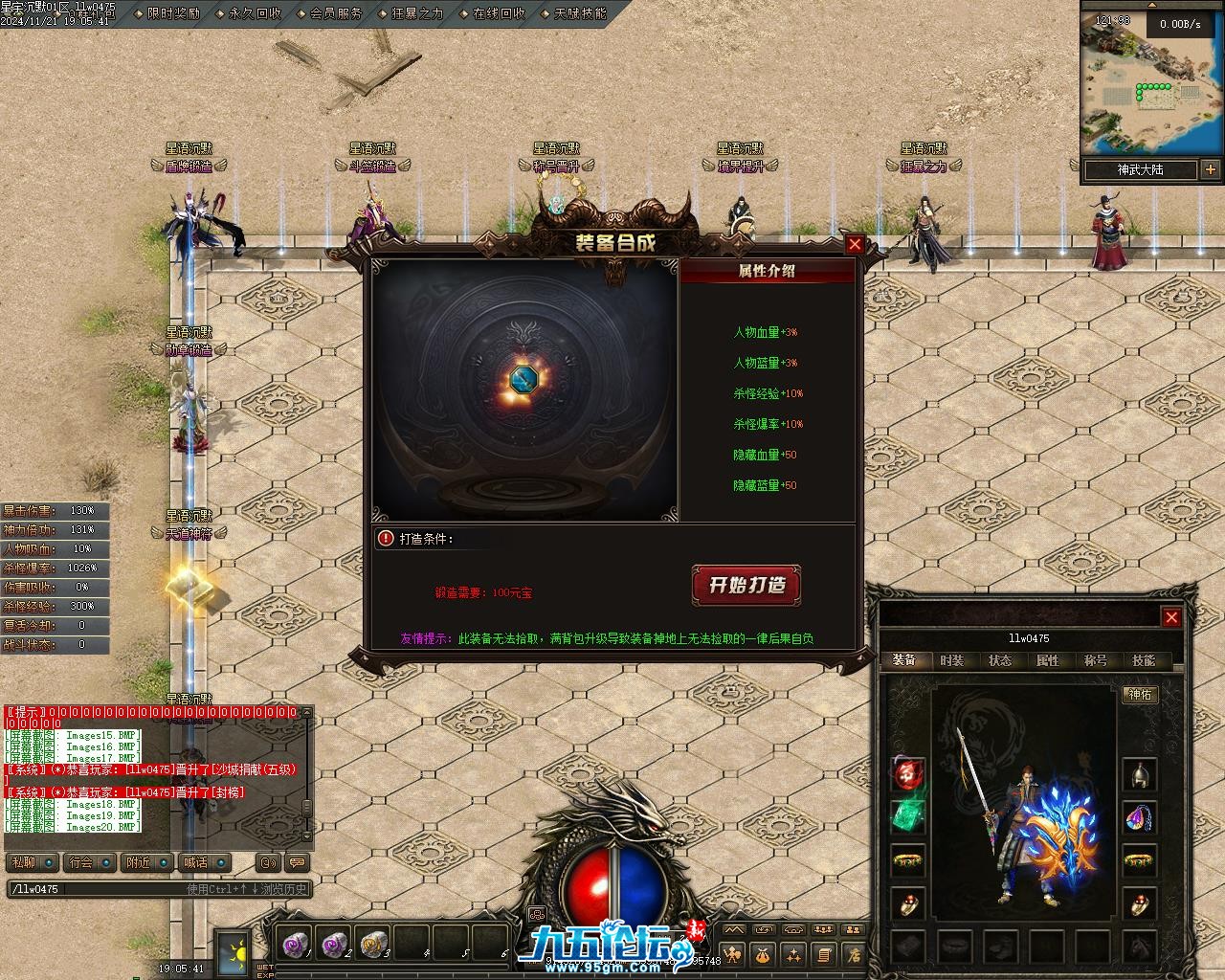This screenshot has width=1225, height=980.
Task: Open the 天赋技能 top menu
Action: click(x=580, y=13)
